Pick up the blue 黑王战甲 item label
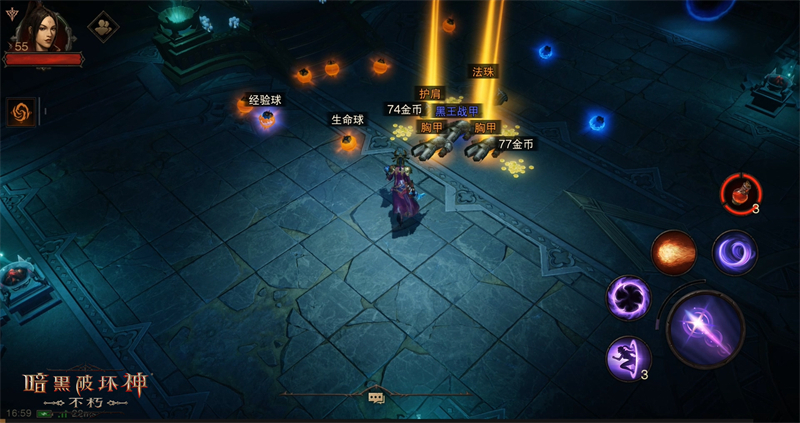Image resolution: width=800 pixels, height=423 pixels. click(x=457, y=110)
